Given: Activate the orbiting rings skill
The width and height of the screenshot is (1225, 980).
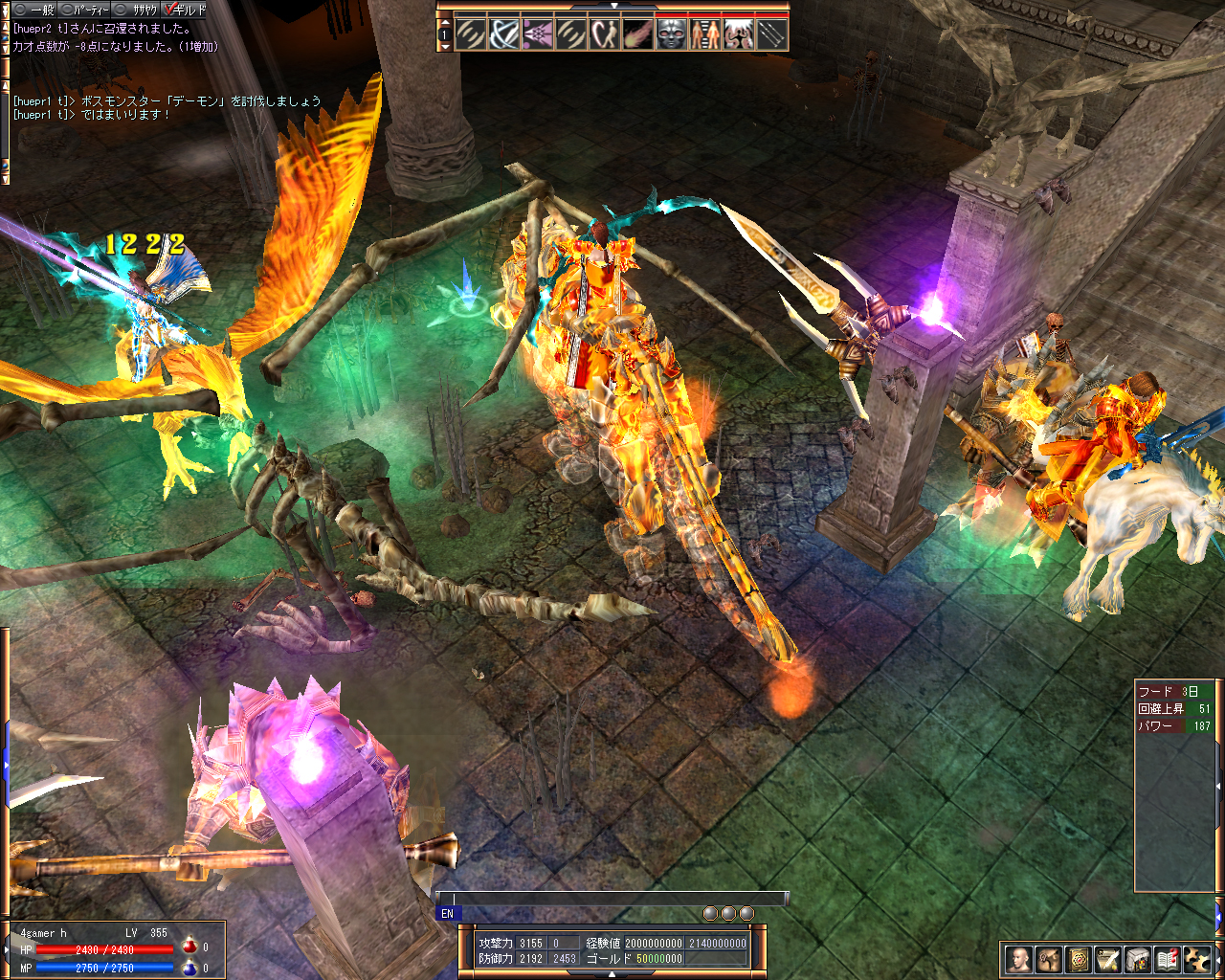Looking at the screenshot, I should 504,35.
